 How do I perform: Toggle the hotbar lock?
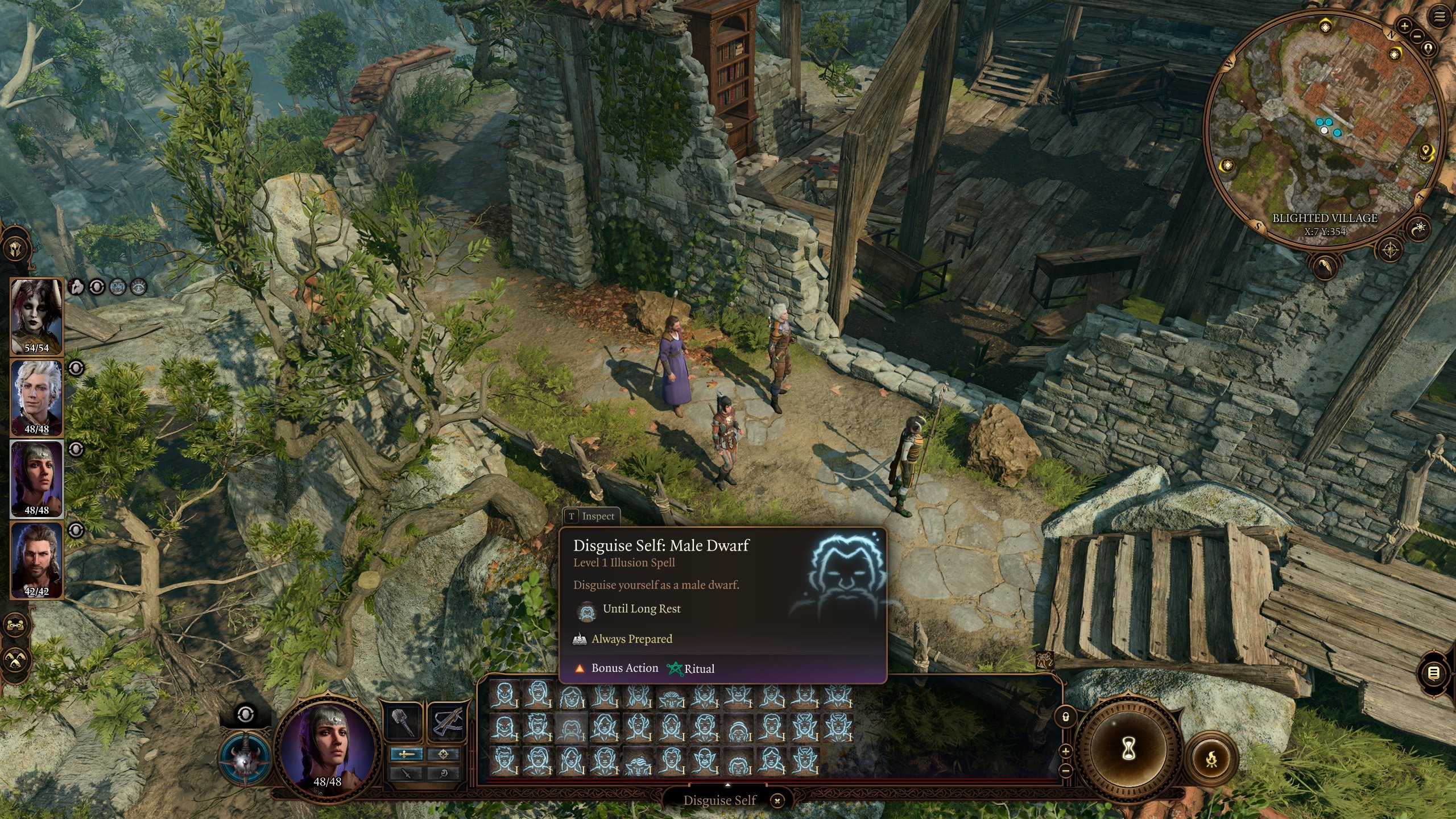point(1065,717)
